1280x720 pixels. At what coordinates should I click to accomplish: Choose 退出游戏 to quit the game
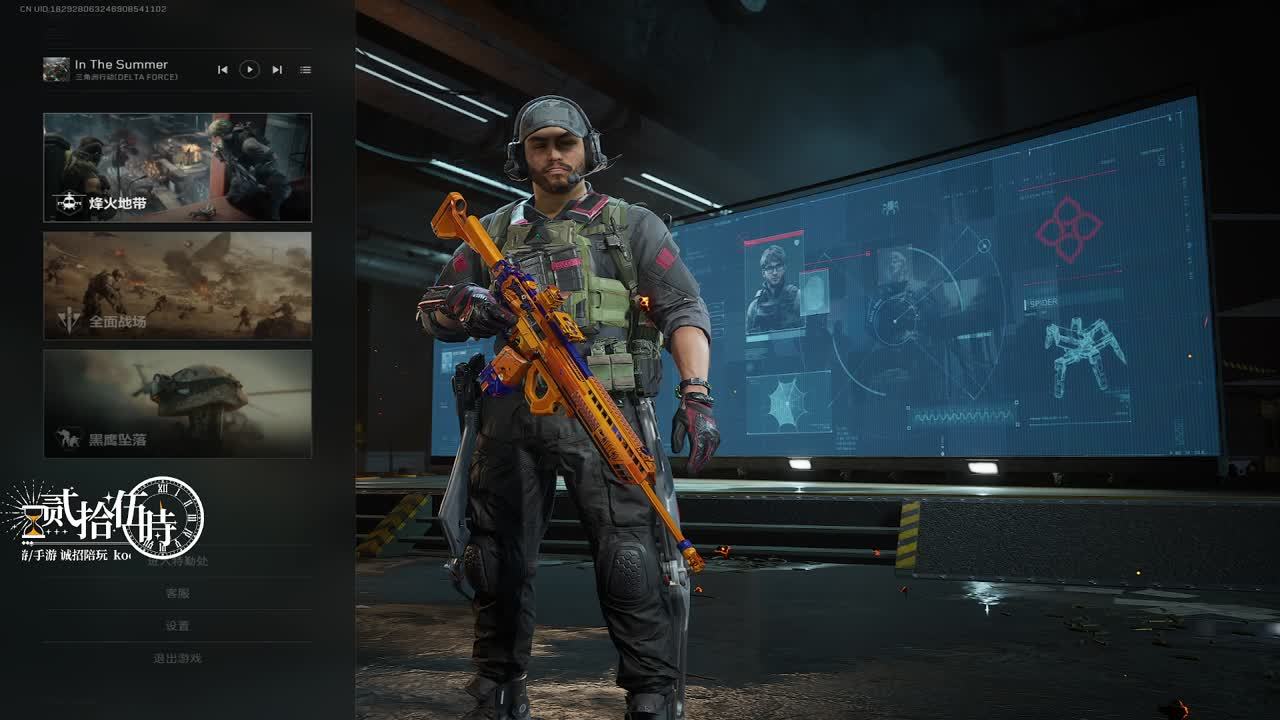pos(177,658)
